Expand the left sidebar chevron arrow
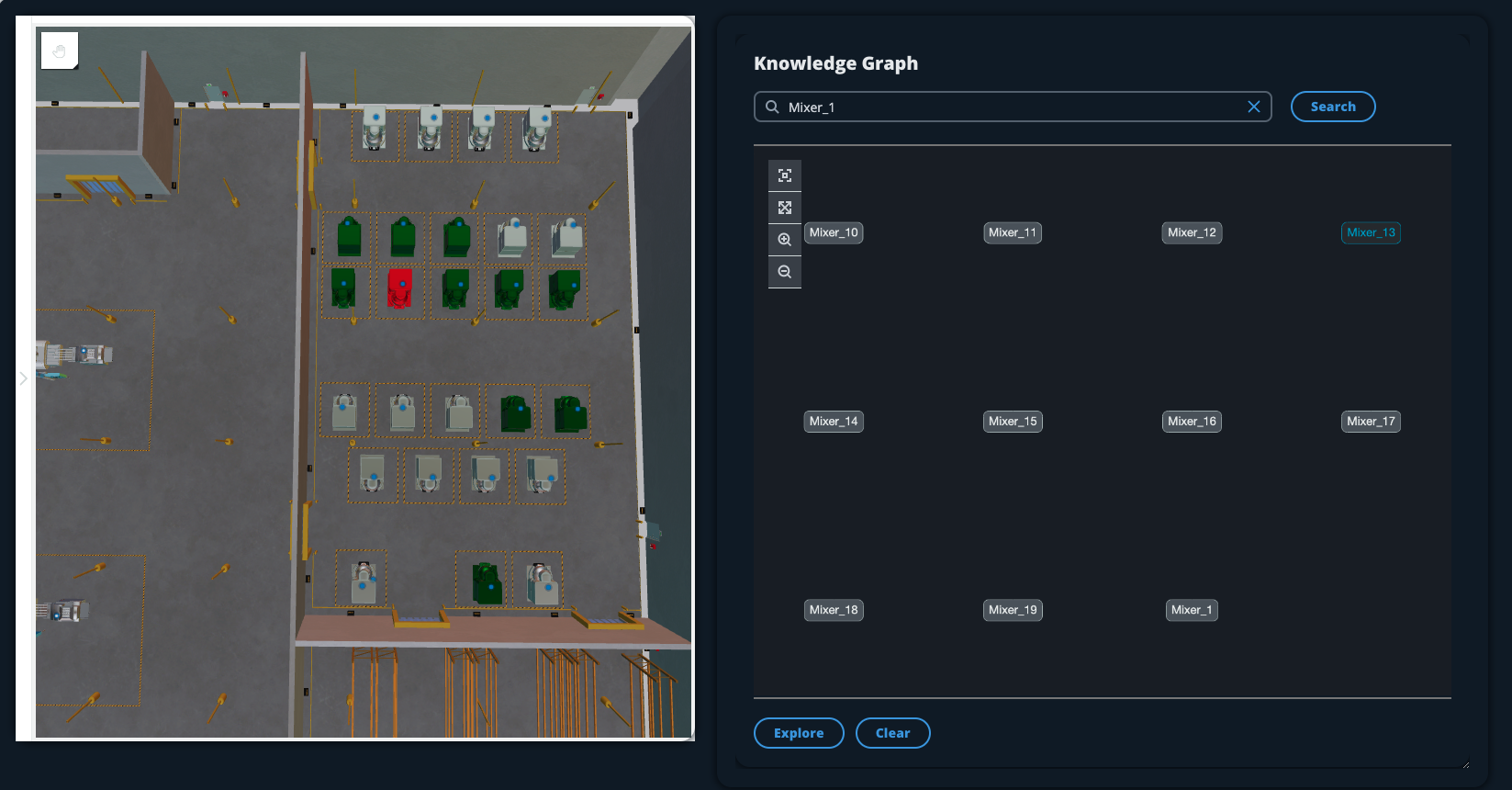Image resolution: width=1512 pixels, height=790 pixels. (23, 378)
